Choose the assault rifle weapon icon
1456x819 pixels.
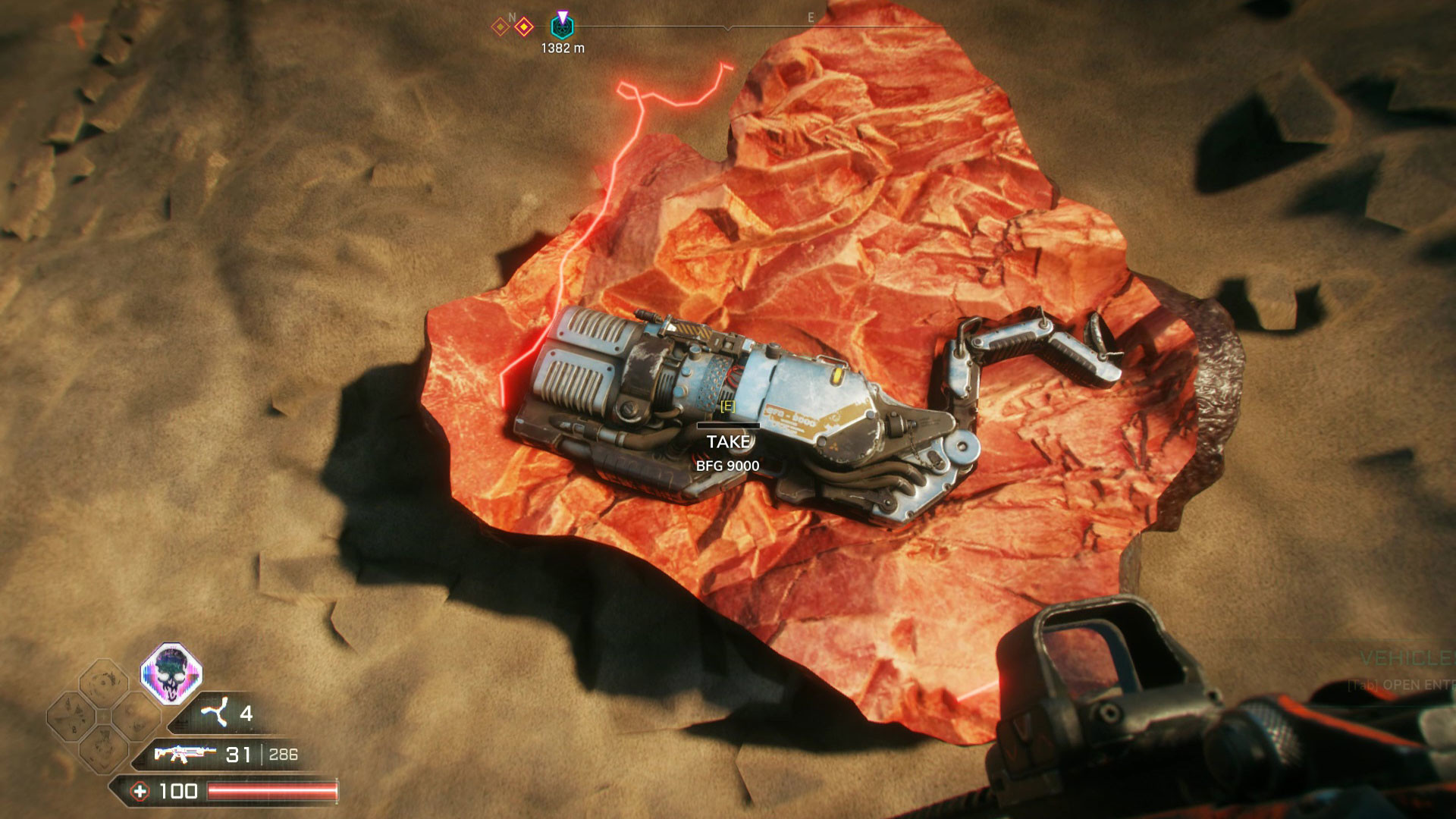[184, 754]
